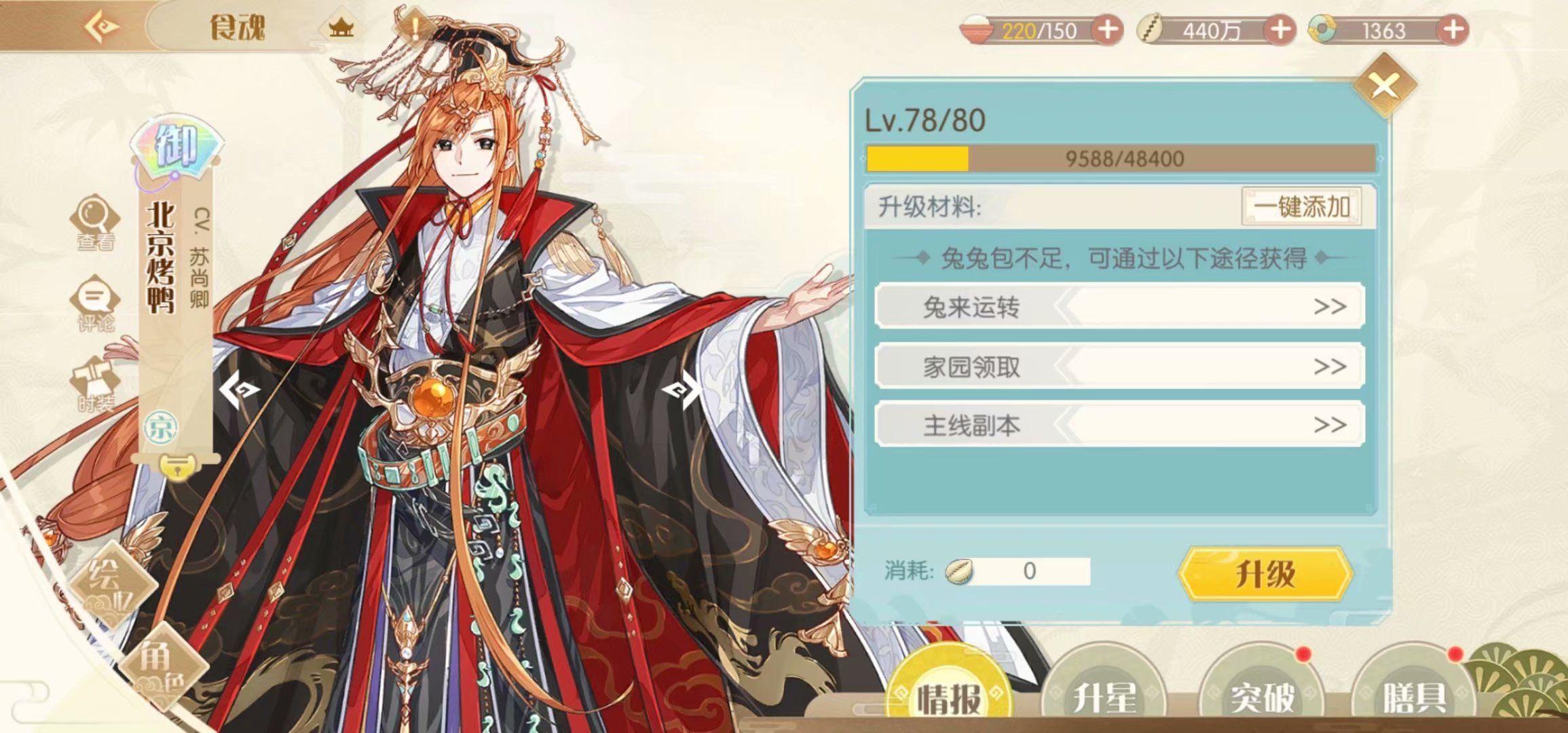The image size is (1568, 733).
Task: Choose the 家园领取 source row
Action: (1119, 366)
